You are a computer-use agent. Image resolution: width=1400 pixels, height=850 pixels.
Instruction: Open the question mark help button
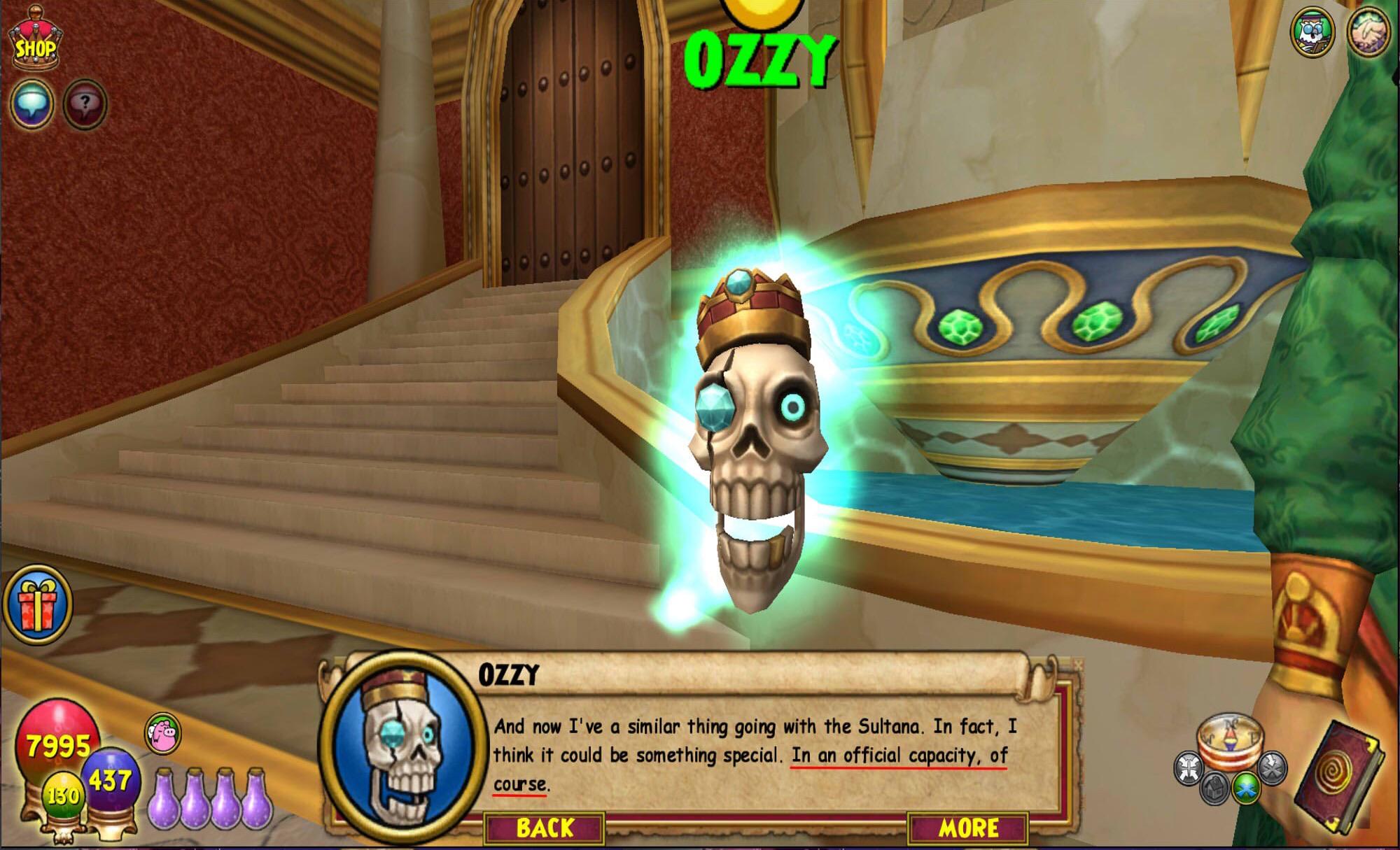tap(85, 105)
